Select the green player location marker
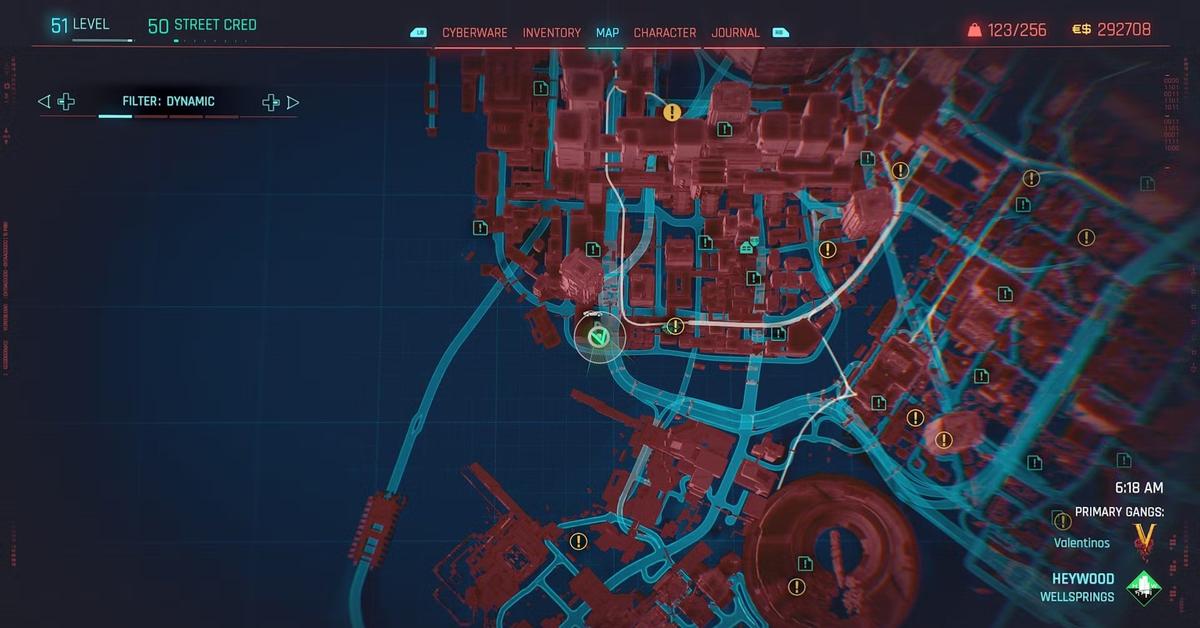 pos(598,338)
